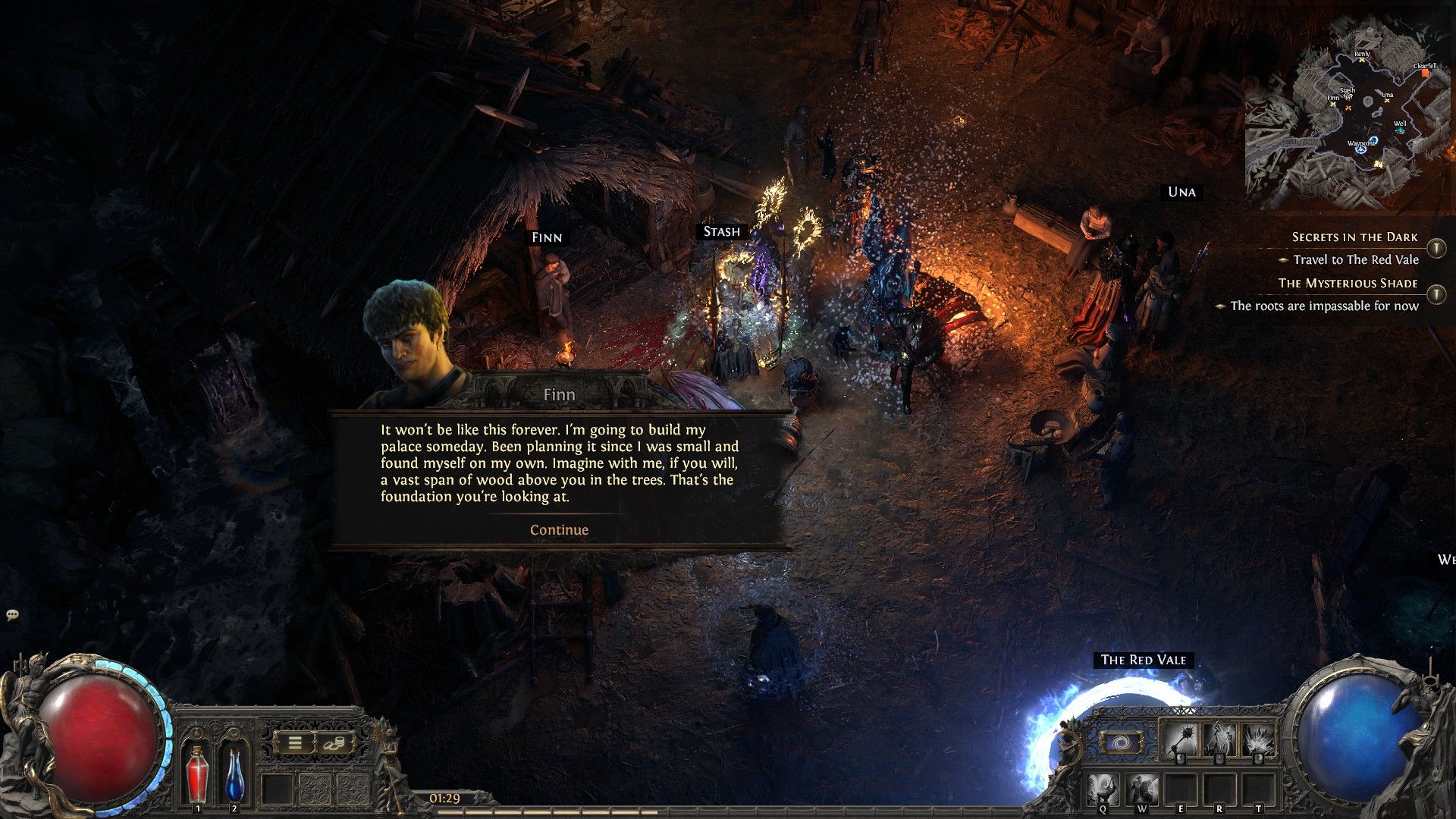Viewport: 1456px width, 819px height.
Task: Open the coins and rings shop button
Action: [x=334, y=744]
